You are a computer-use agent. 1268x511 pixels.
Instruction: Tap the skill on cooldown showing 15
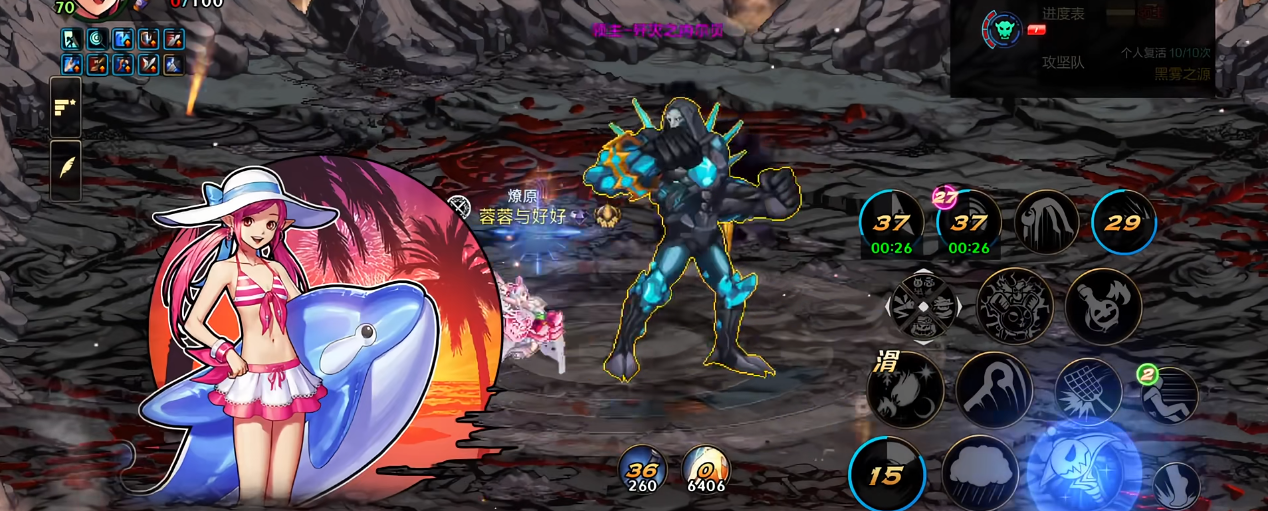click(886, 474)
